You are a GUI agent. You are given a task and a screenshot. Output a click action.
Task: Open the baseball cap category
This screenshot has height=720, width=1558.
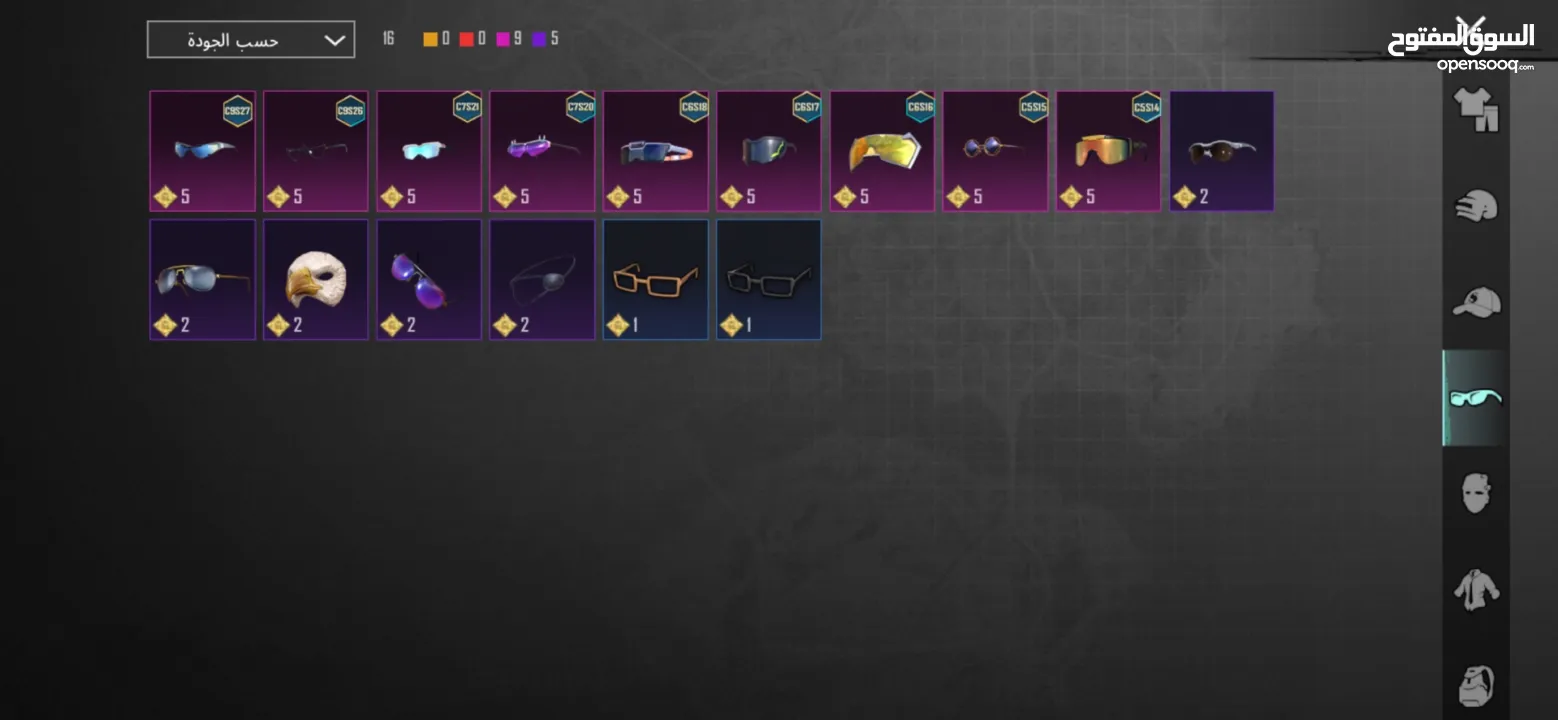[x=1476, y=302]
